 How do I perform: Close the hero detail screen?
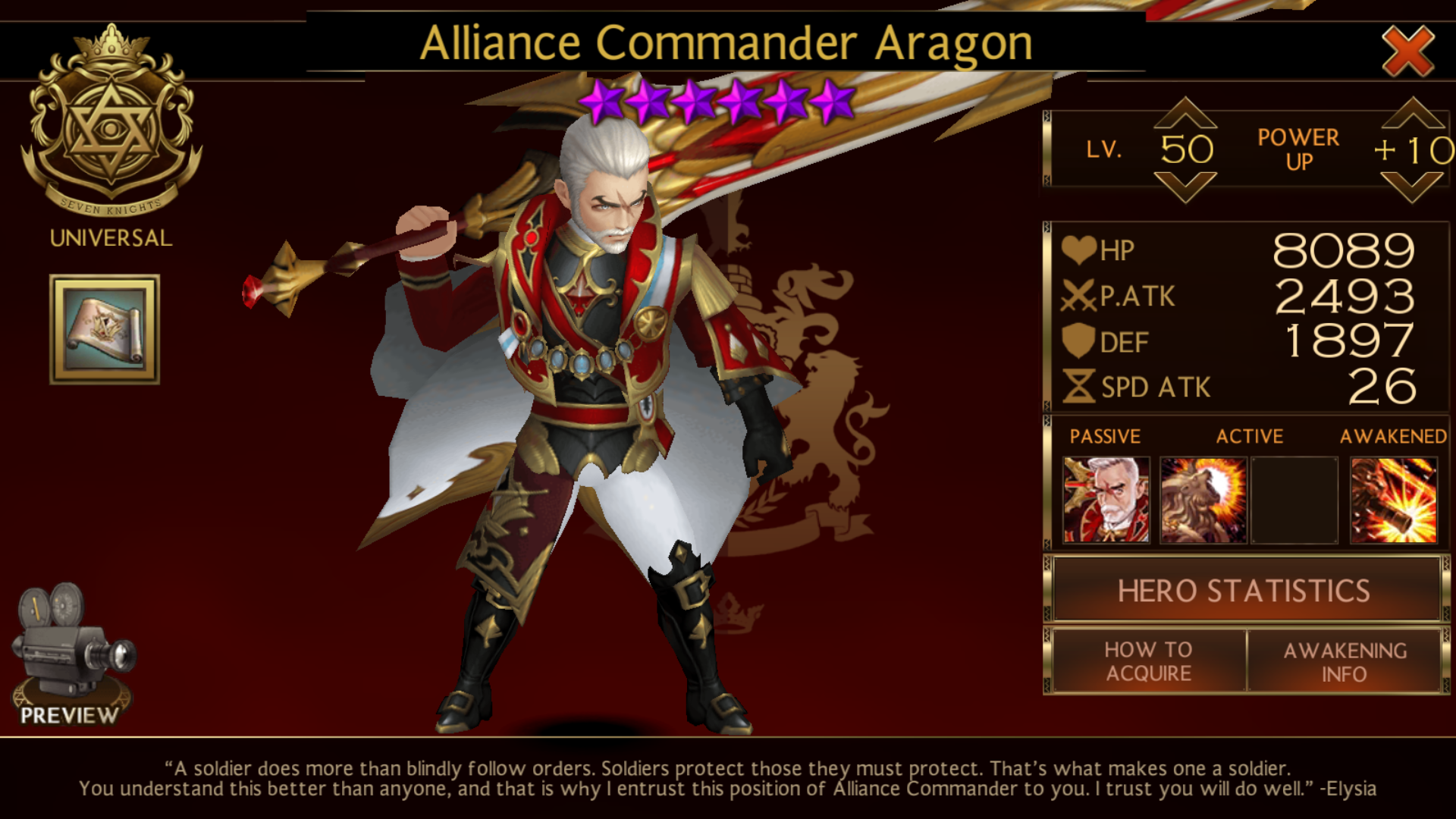tap(1407, 50)
